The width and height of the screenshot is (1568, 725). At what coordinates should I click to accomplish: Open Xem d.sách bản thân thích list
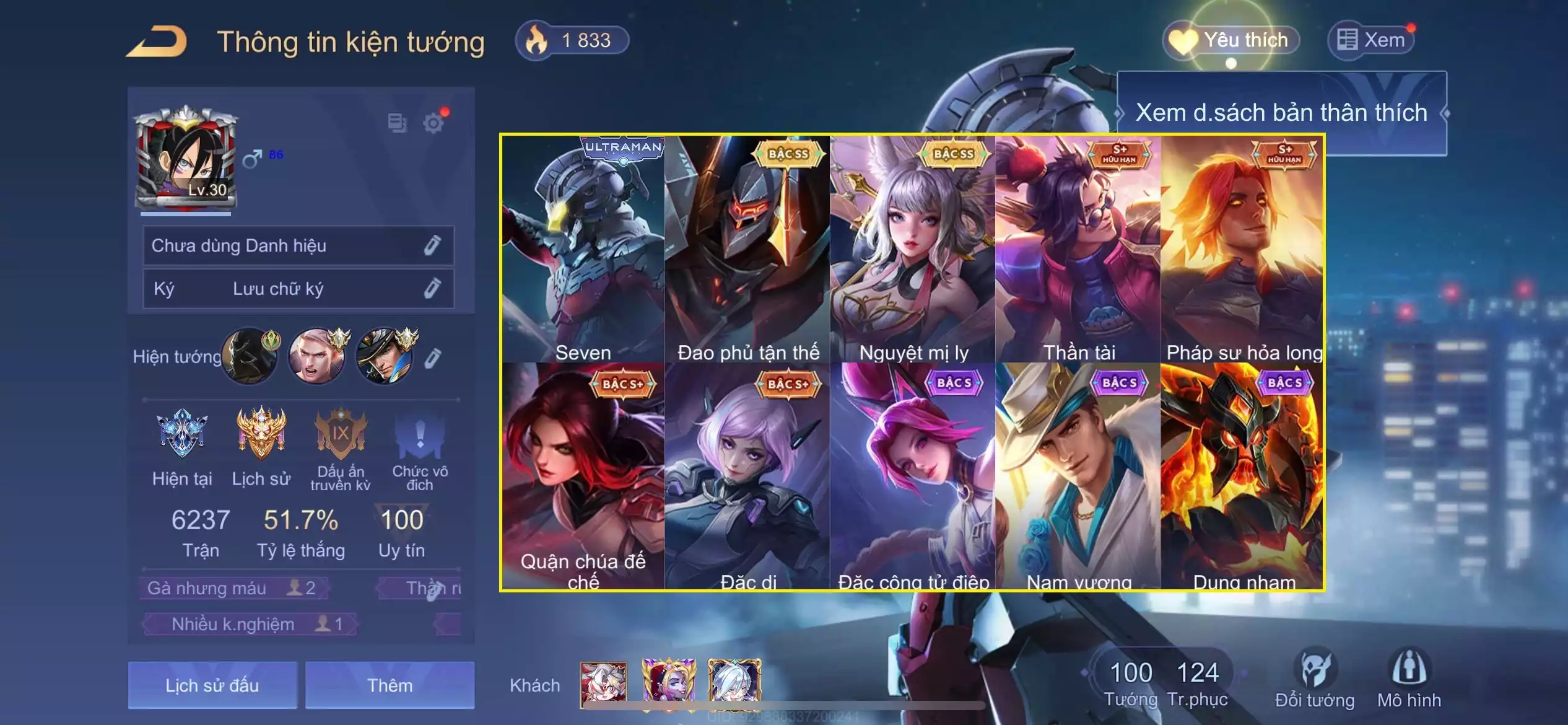(1281, 113)
